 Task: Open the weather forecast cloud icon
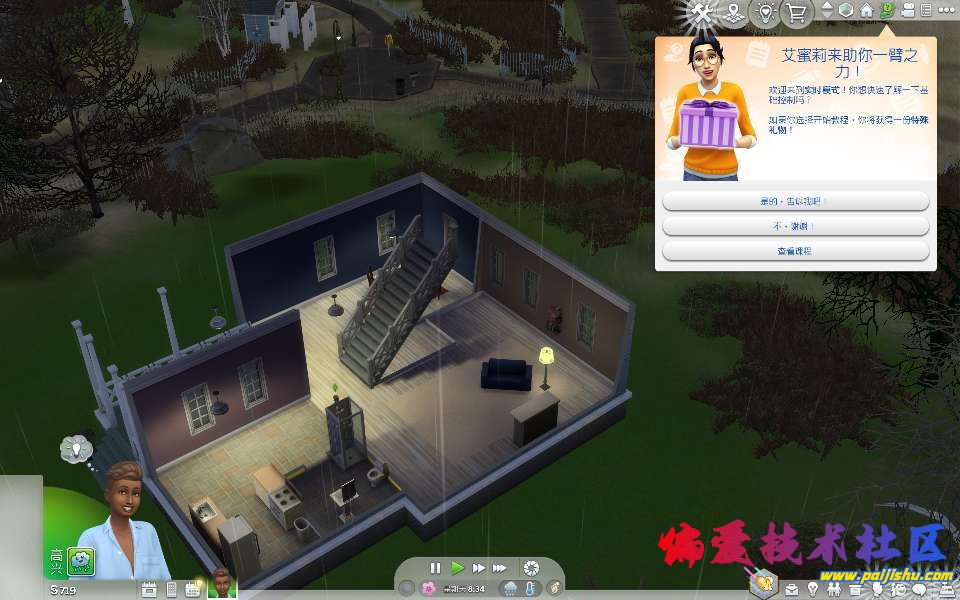510,589
